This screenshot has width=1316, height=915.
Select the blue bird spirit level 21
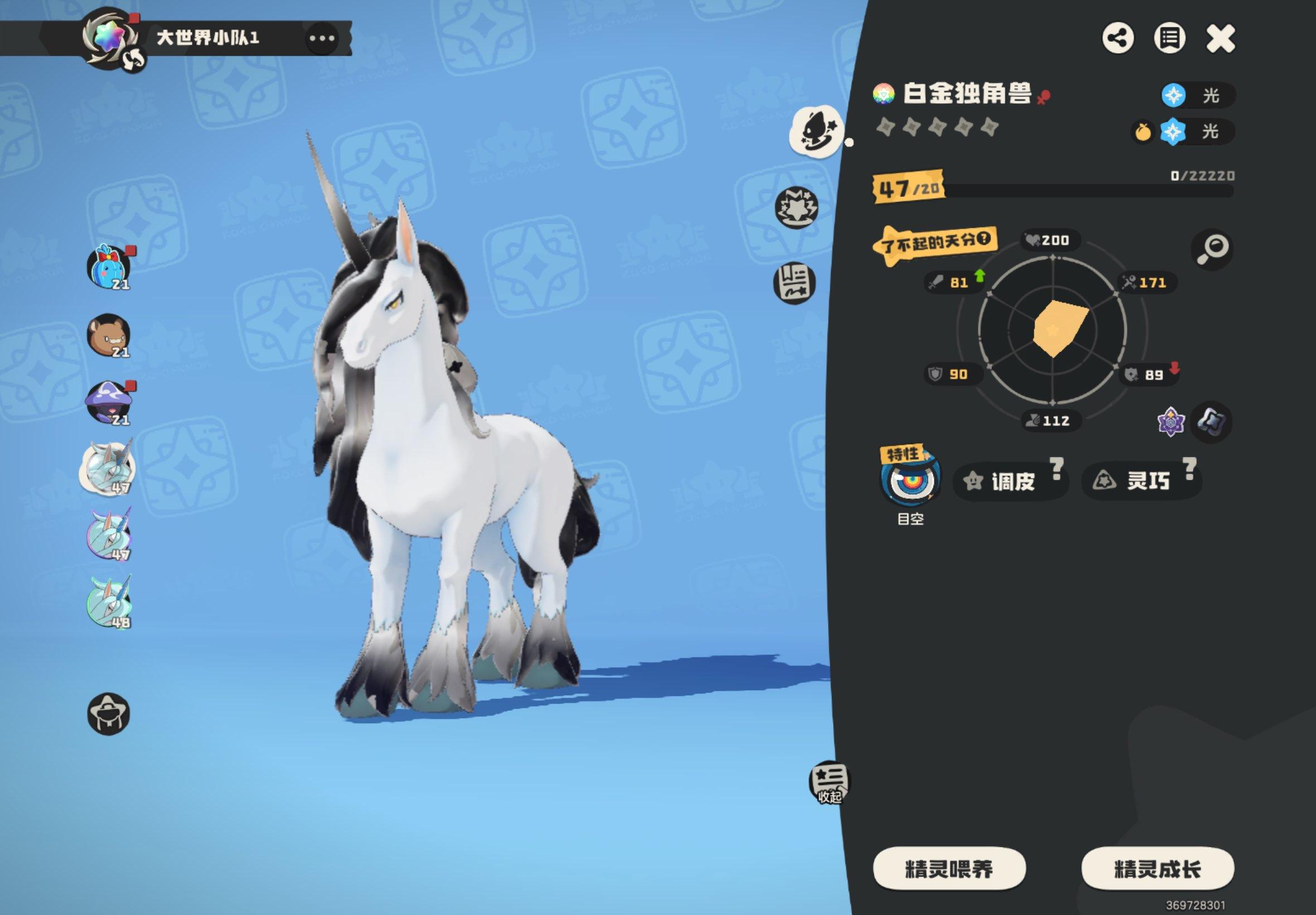(x=109, y=267)
